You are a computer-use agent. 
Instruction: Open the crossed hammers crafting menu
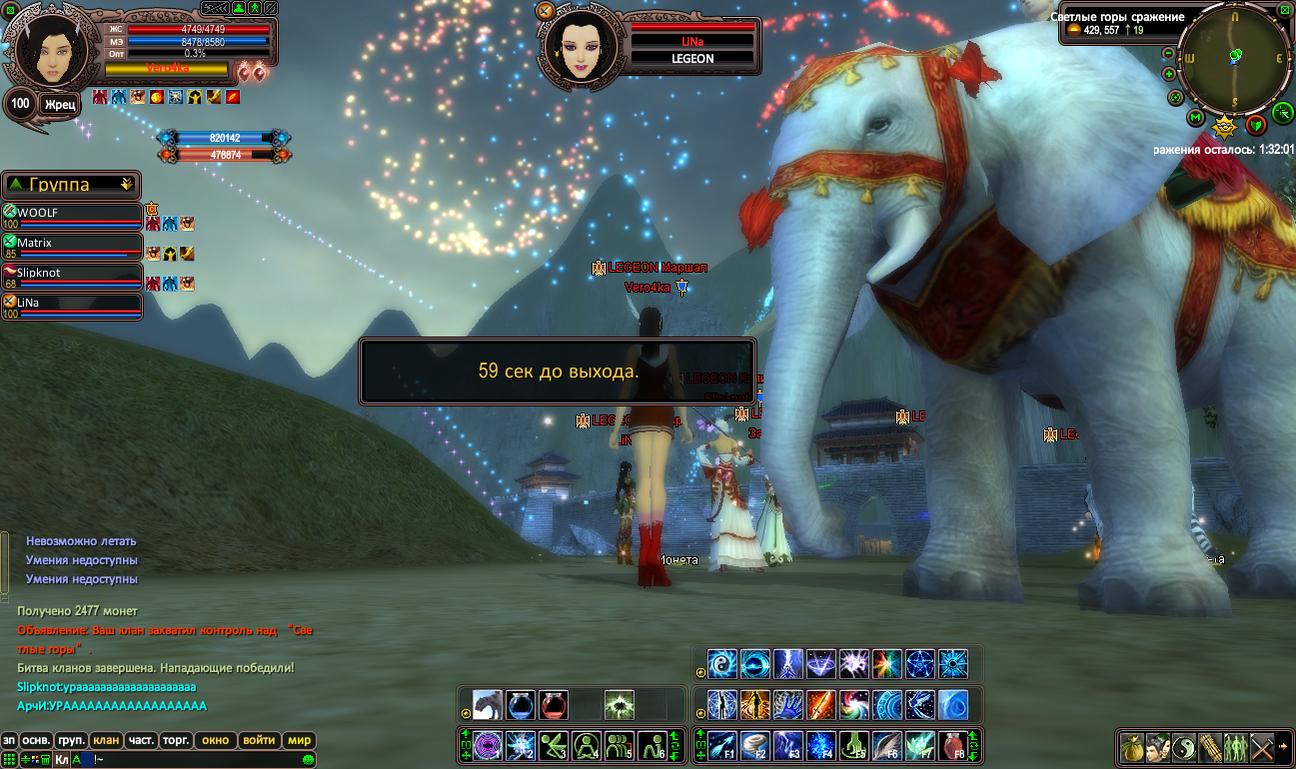(1261, 747)
